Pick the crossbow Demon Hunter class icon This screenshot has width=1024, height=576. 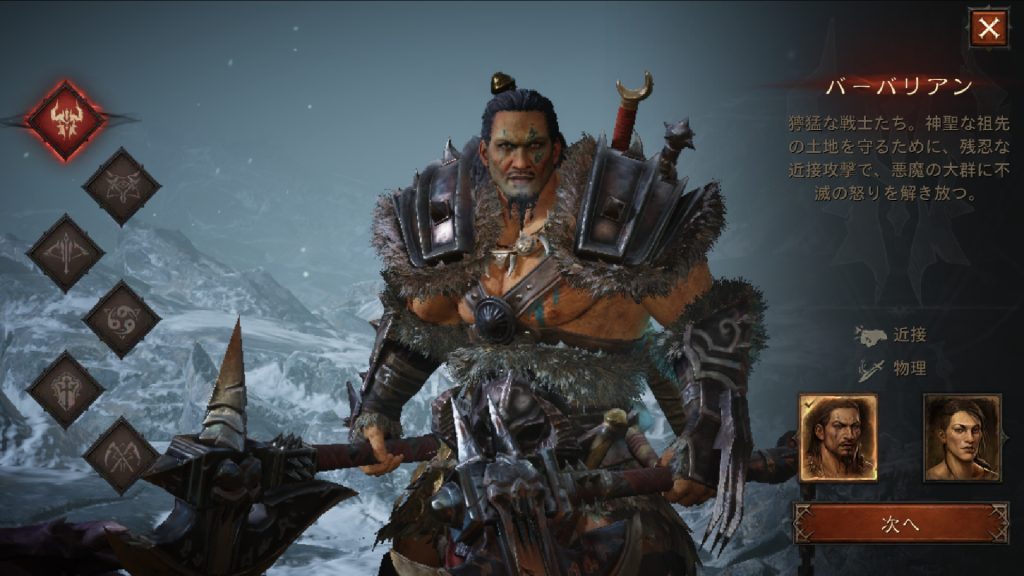pyautogui.click(x=65, y=253)
